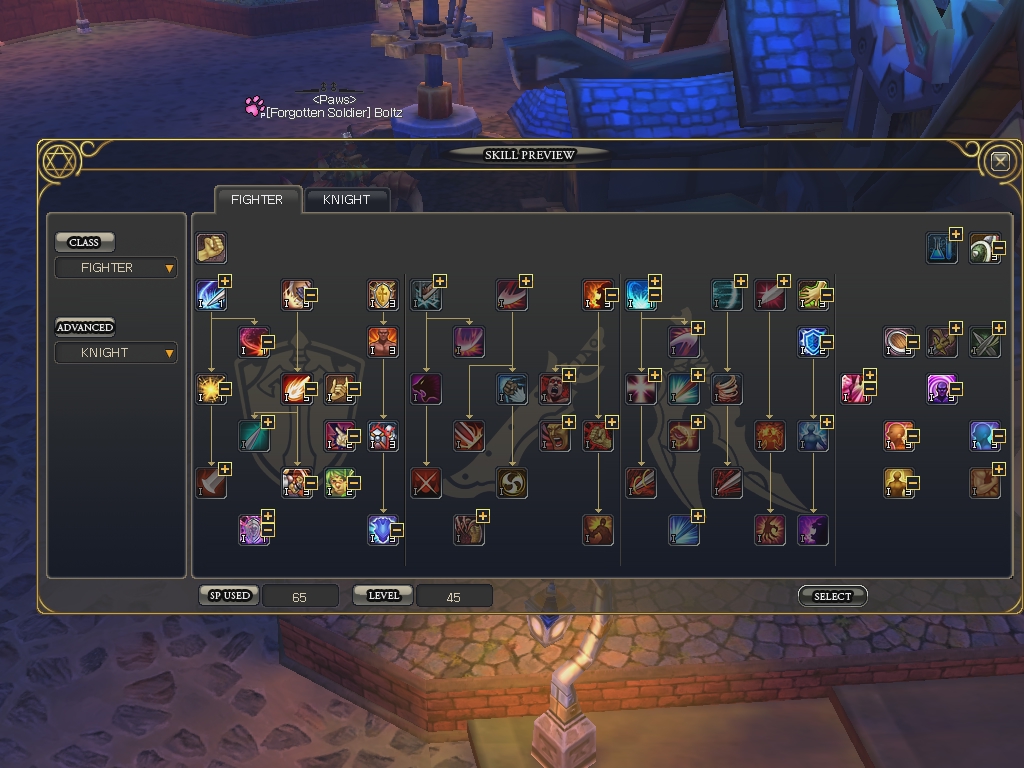This screenshot has width=1024, height=768.
Task: Select the crossed green blades skill
Action: pyautogui.click(x=984, y=342)
